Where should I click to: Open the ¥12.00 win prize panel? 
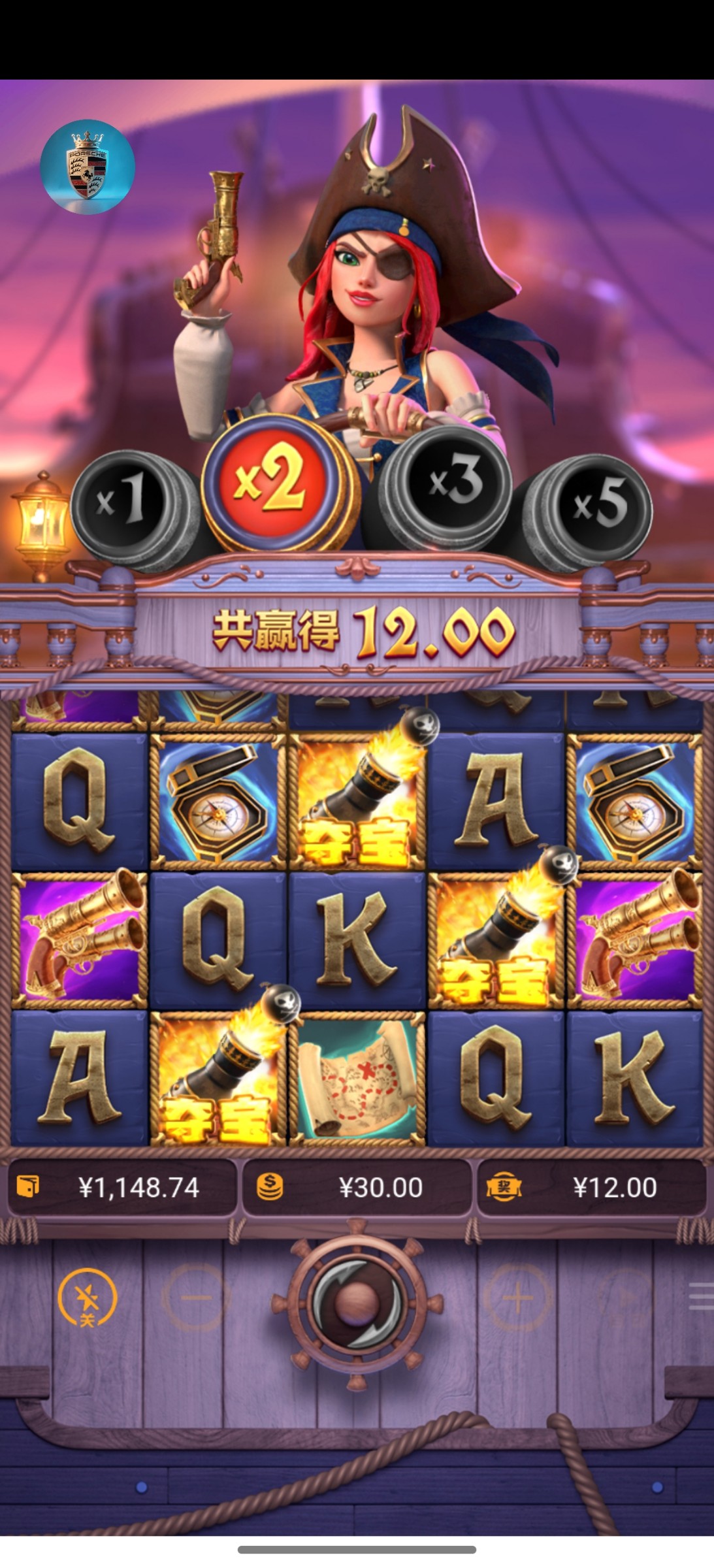592,1187
